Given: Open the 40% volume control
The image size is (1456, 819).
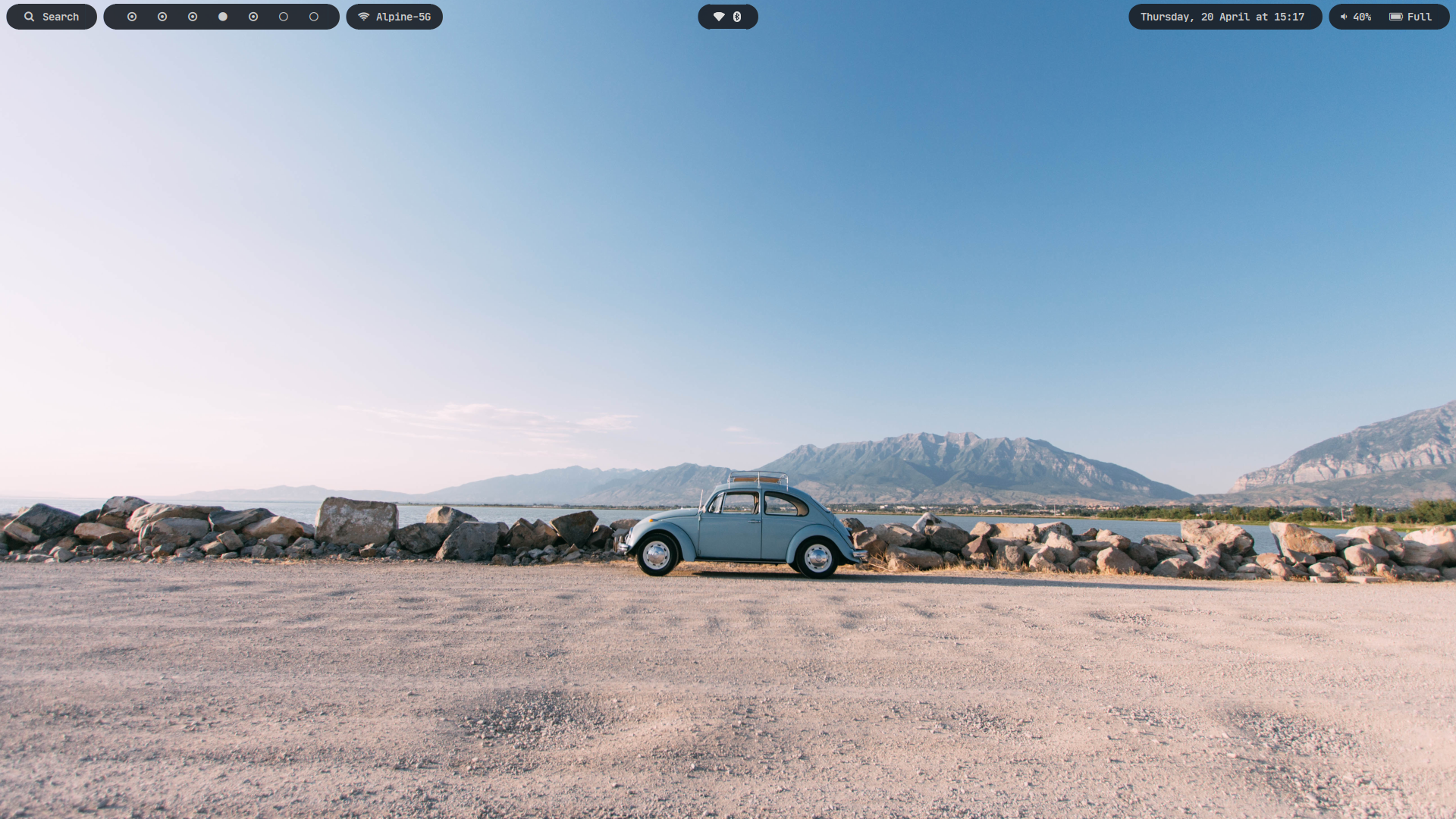Looking at the screenshot, I should pos(1356,17).
